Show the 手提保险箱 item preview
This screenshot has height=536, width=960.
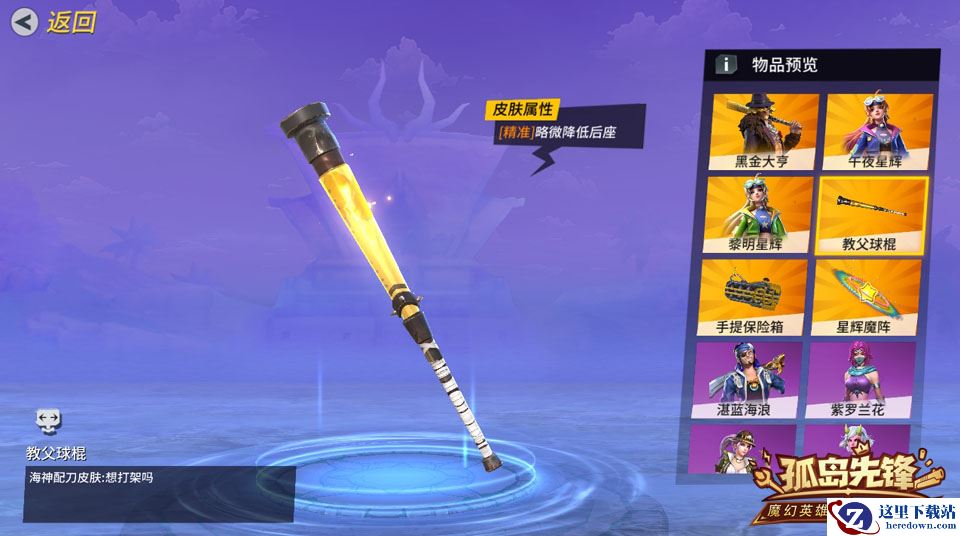click(x=756, y=297)
